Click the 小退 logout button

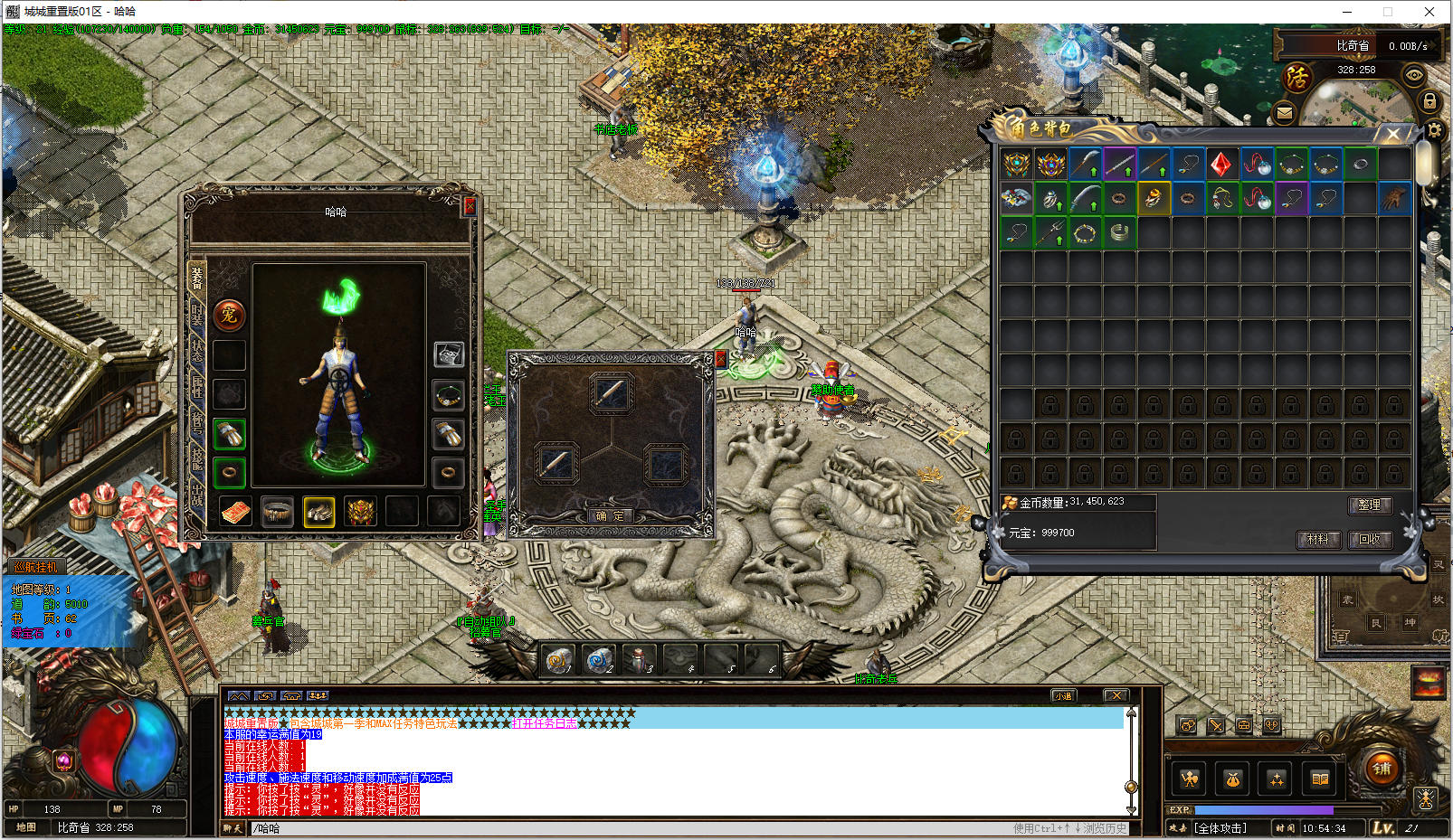(1062, 695)
